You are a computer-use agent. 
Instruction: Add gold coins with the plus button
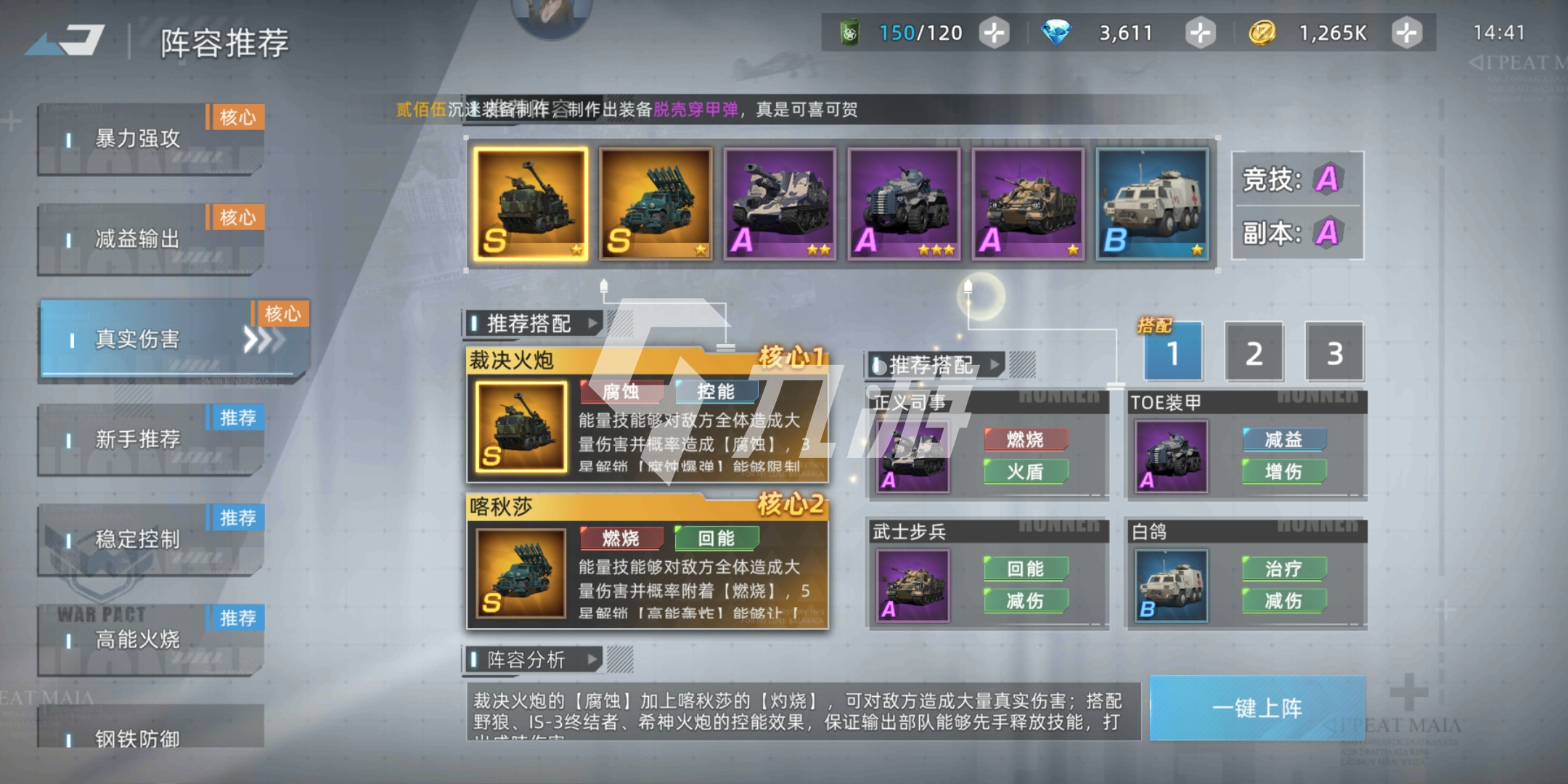point(1406,33)
